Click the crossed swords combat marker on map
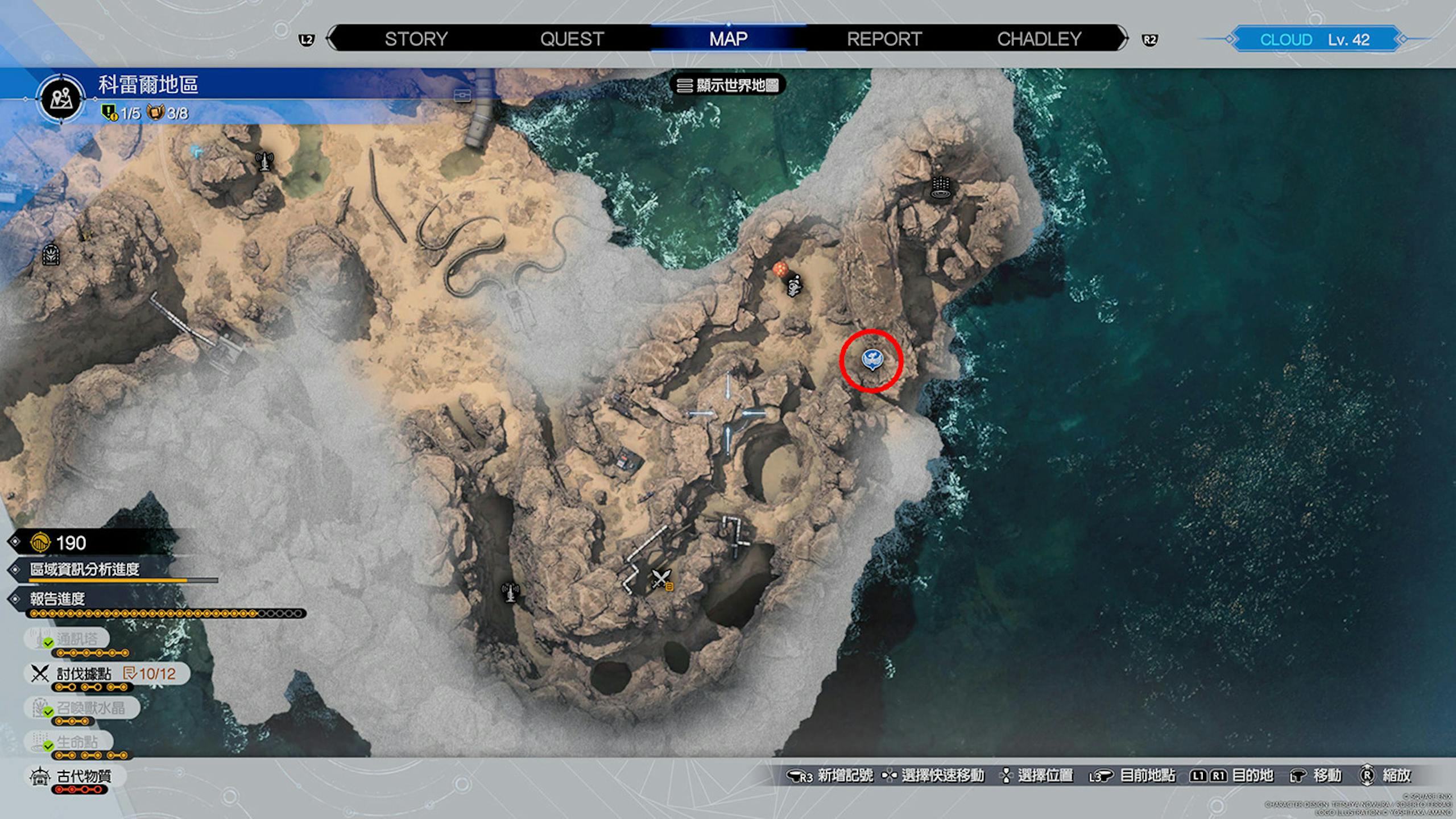The width and height of the screenshot is (1456, 819). 660,579
